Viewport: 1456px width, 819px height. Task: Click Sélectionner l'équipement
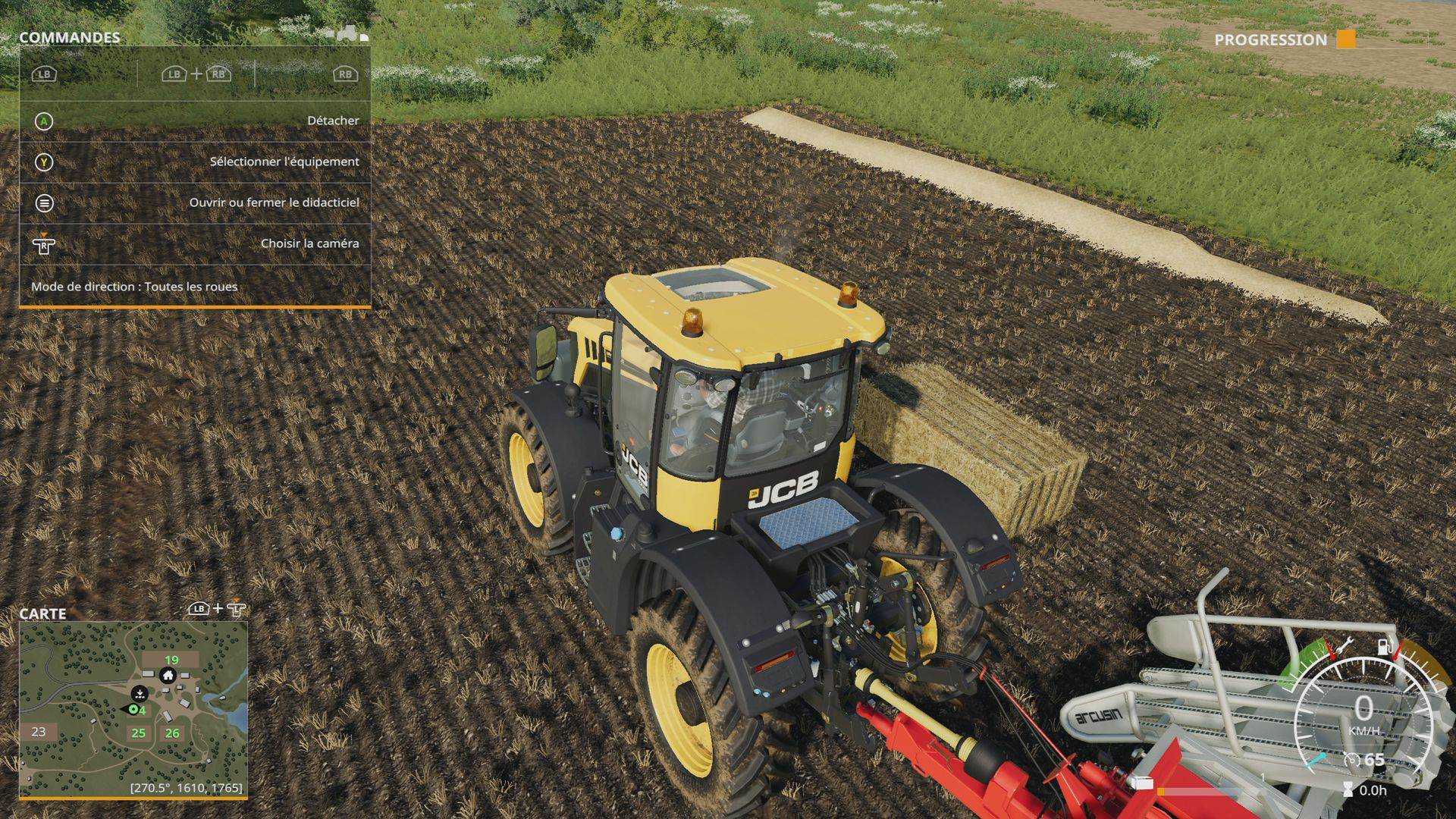284,162
